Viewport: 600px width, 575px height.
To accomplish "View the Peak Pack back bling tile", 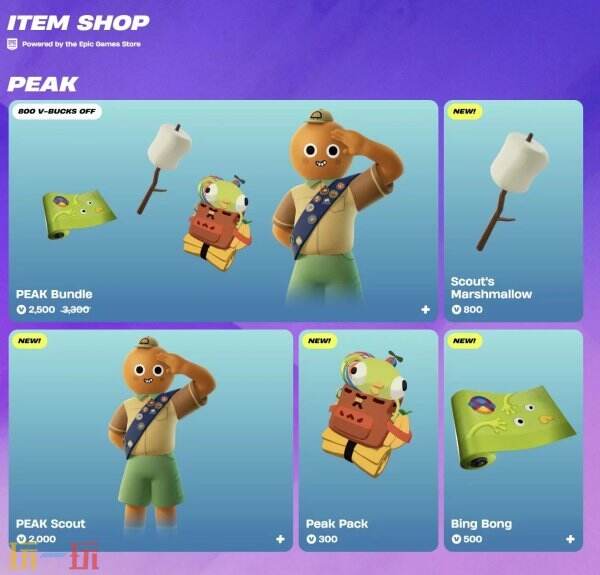I will pyautogui.click(x=368, y=440).
